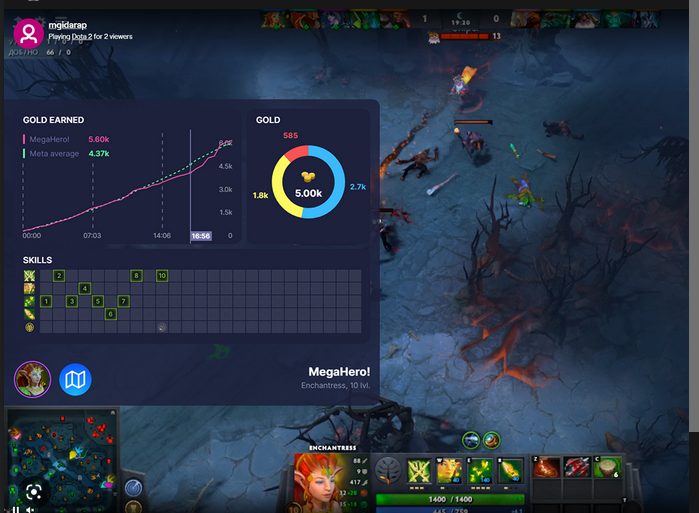Cast Nature's Attendants wisps ability
This screenshot has height=513, width=699.
click(481, 469)
